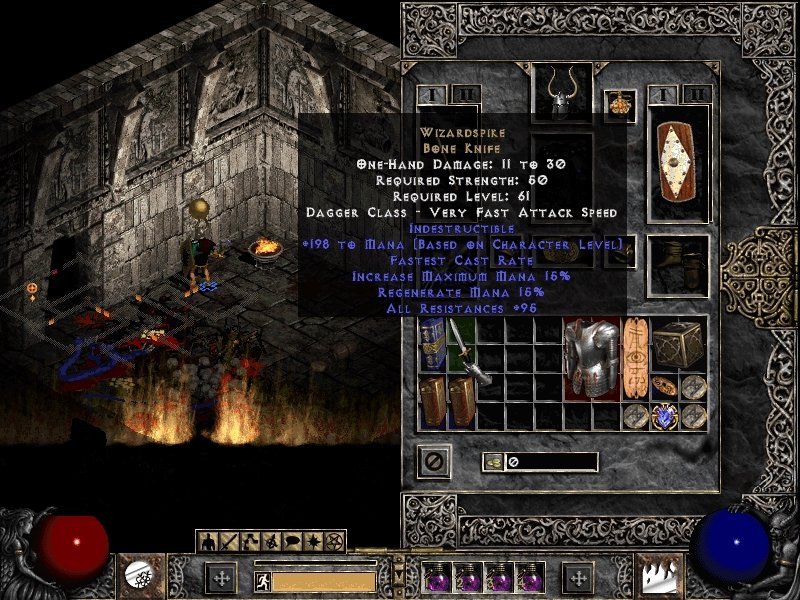Select the Horadric Cube in inventory
Screen dimensions: 800x600
[679, 344]
